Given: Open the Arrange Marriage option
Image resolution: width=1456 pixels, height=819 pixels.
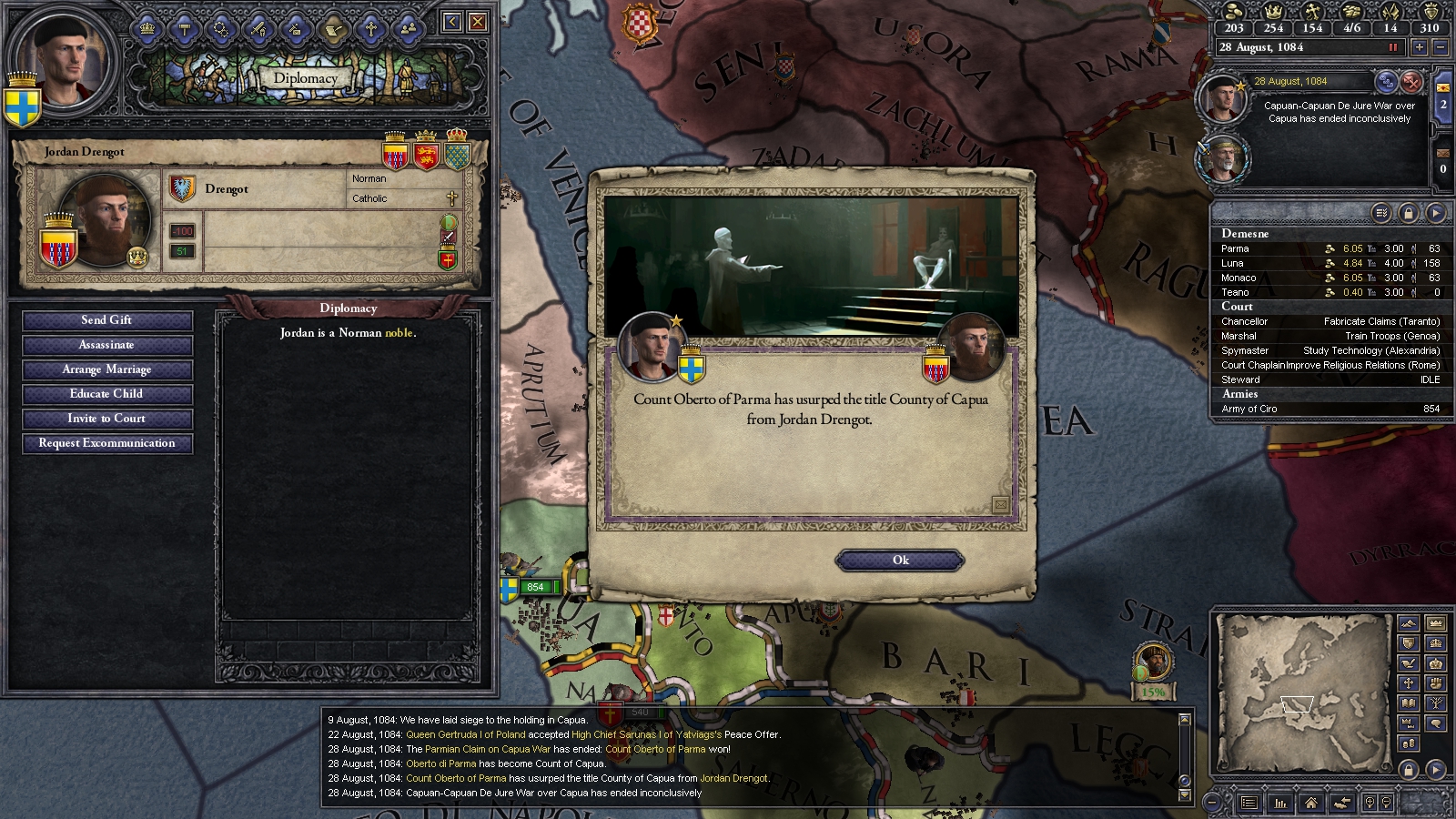Looking at the screenshot, I should tap(107, 369).
